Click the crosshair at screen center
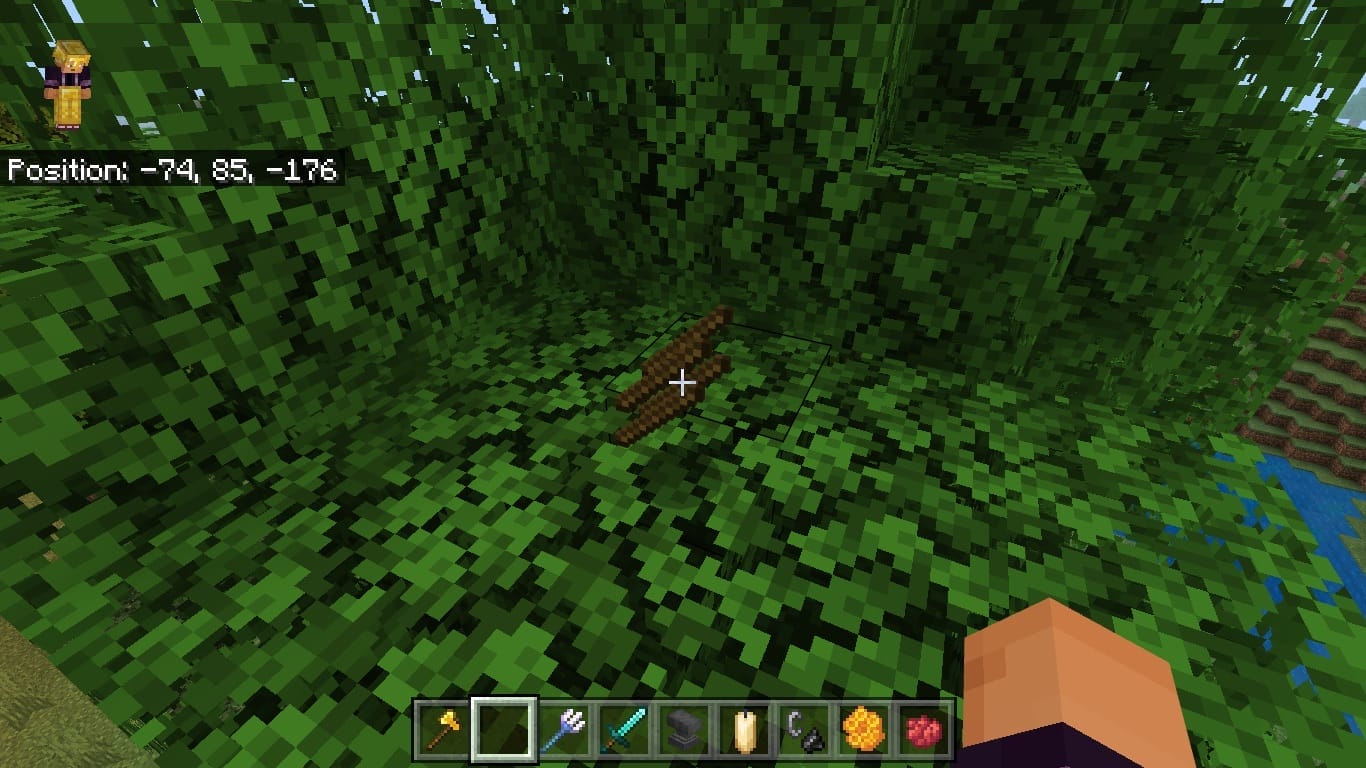This screenshot has width=1366, height=768. (683, 382)
